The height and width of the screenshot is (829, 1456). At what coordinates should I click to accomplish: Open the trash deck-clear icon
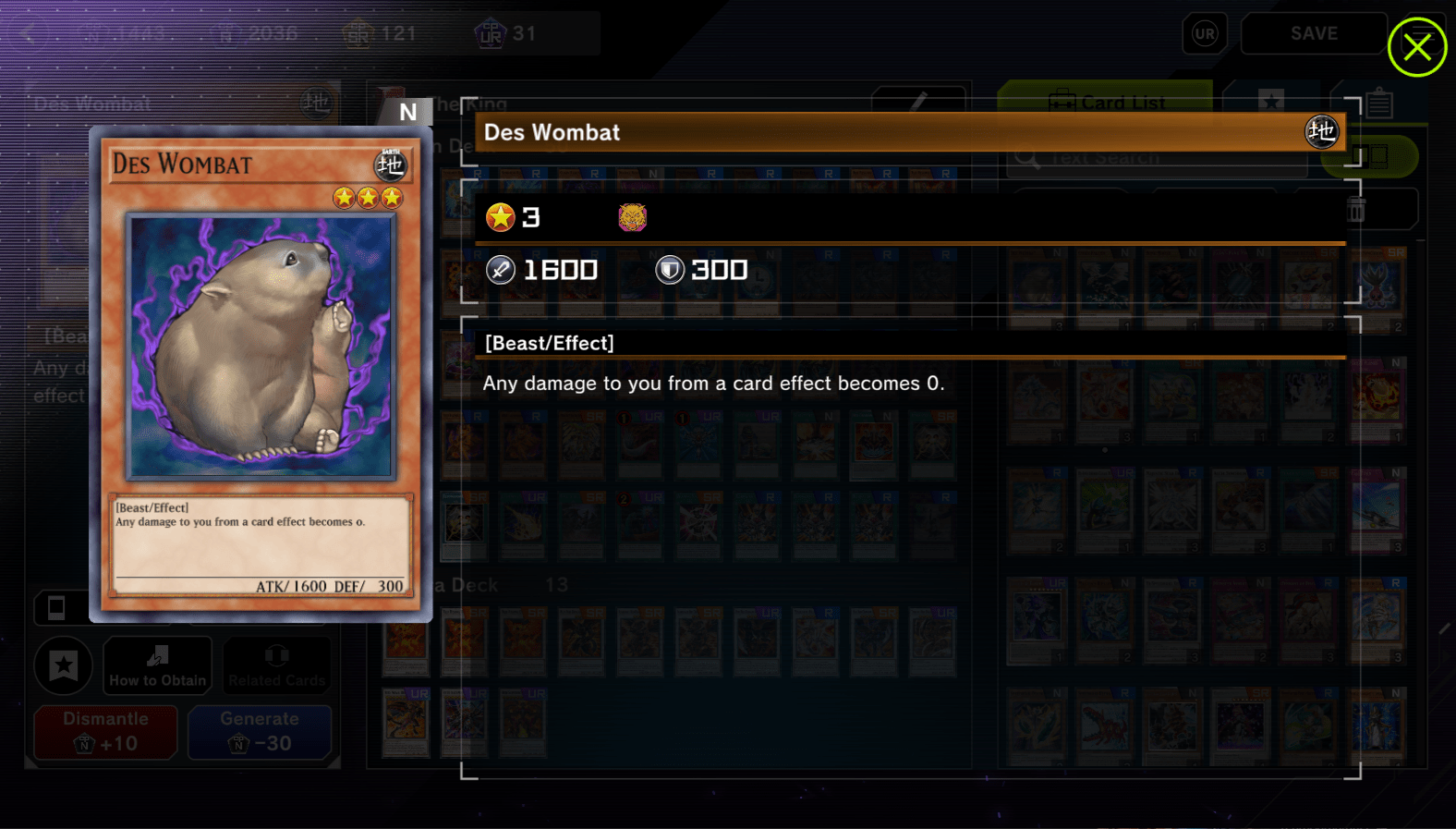[1356, 209]
